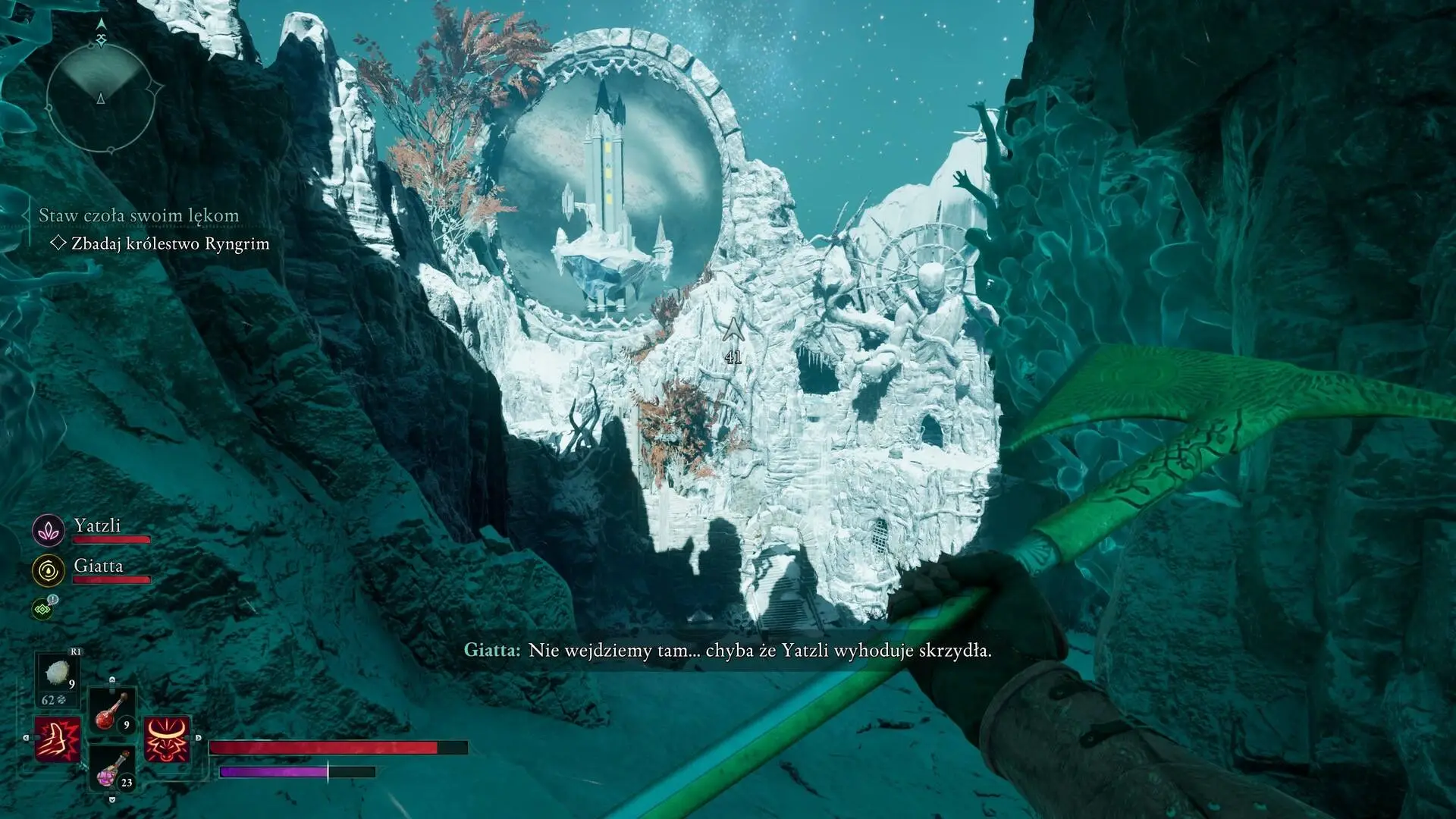The image size is (1456, 819).
Task: Open the green notification icon below Giatta
Action: [x=43, y=608]
